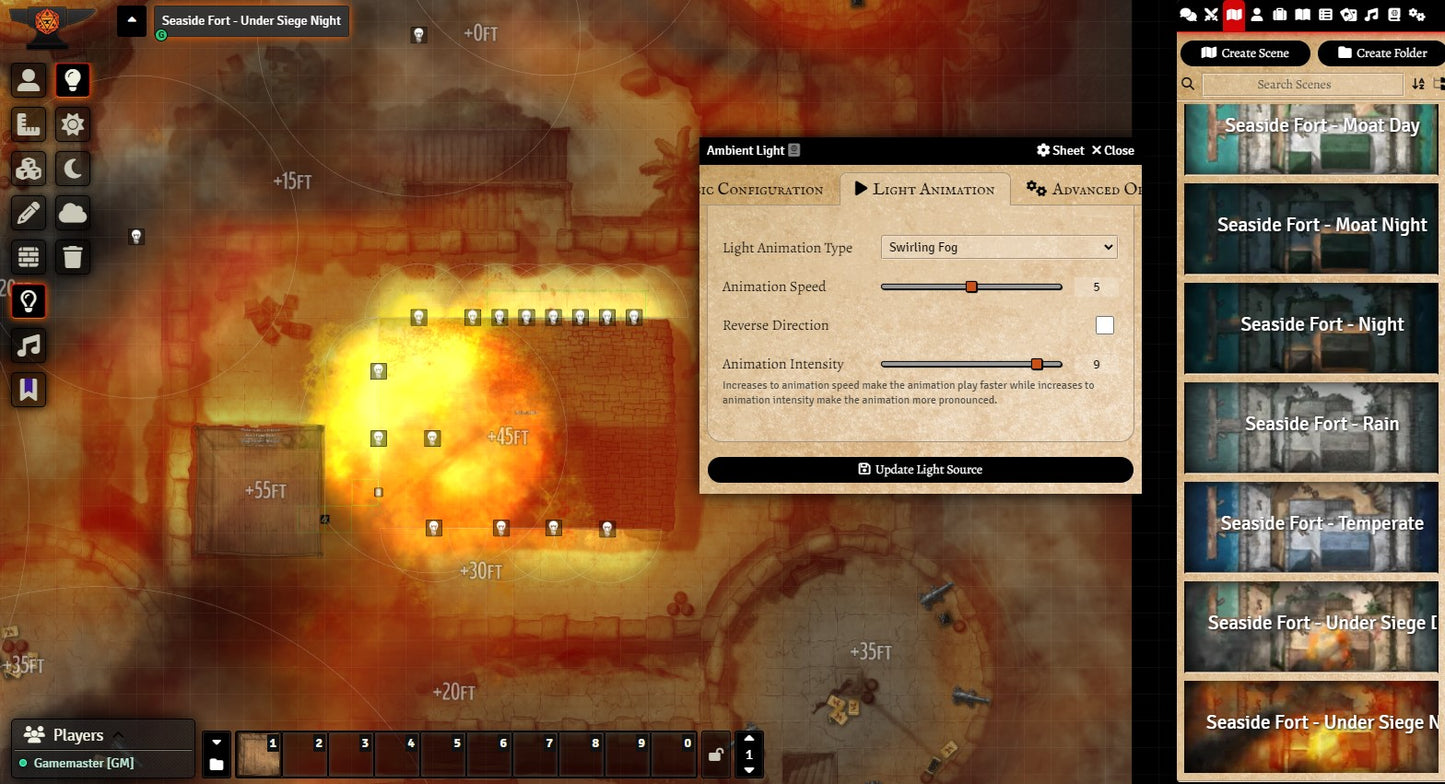Click the Update Light Source button
Screen dimensions: 1445x784
coord(920,469)
